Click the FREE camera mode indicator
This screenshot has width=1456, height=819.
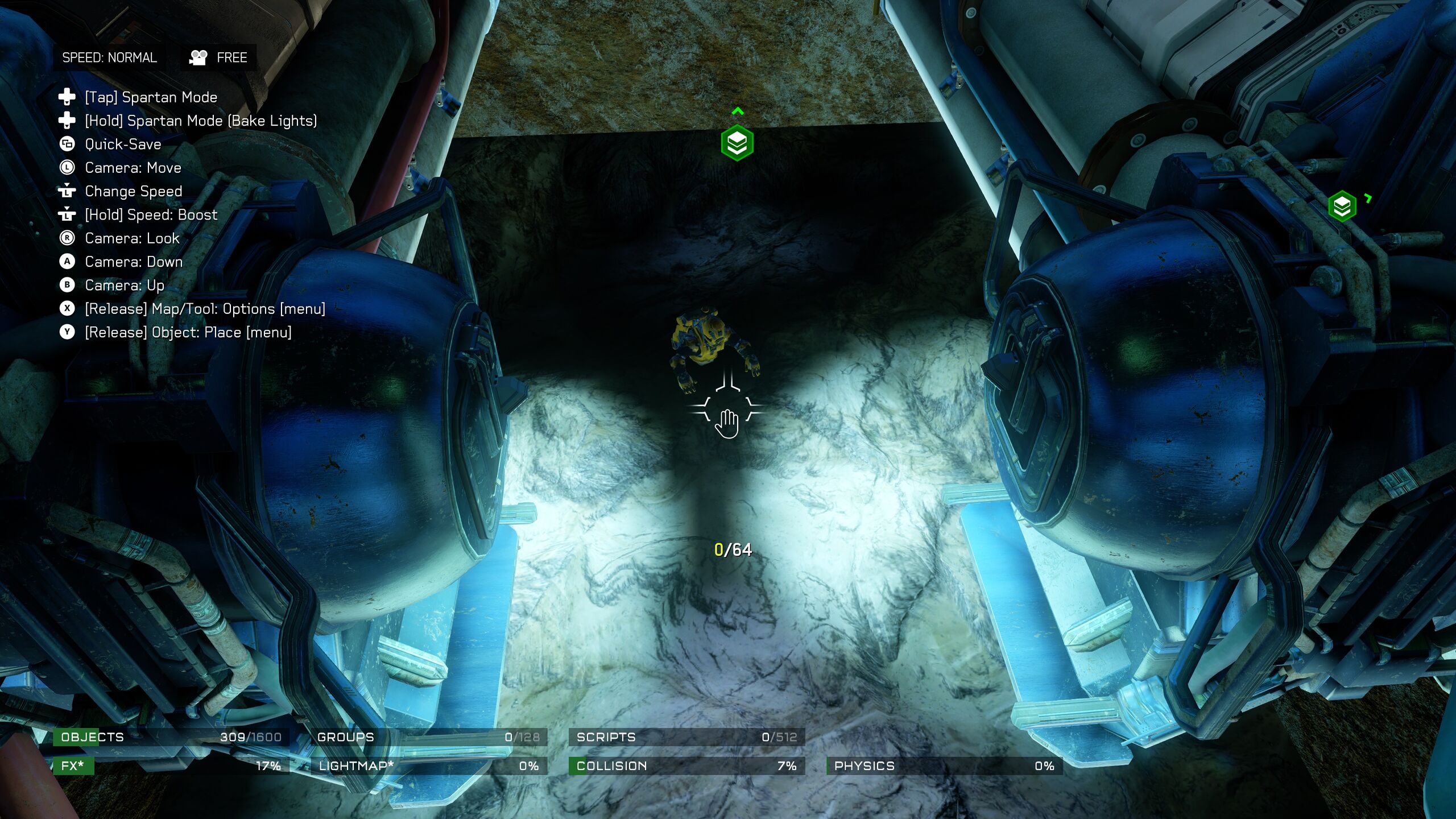[x=219, y=57]
